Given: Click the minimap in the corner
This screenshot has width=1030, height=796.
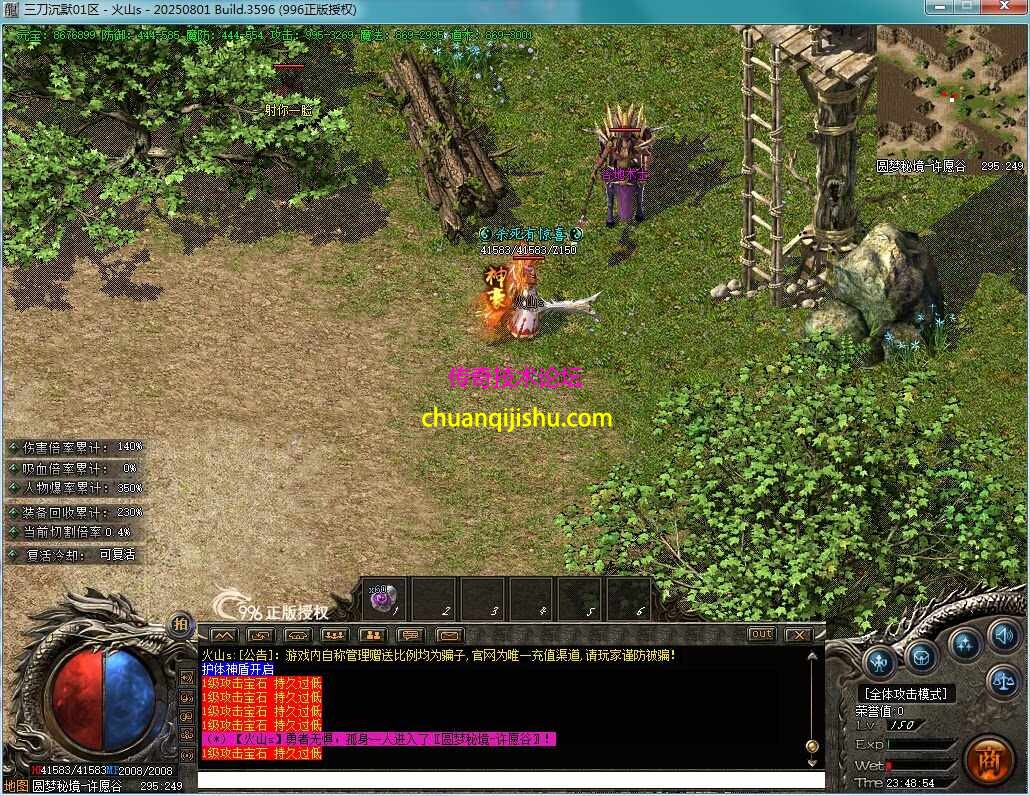Looking at the screenshot, I should point(950,90).
